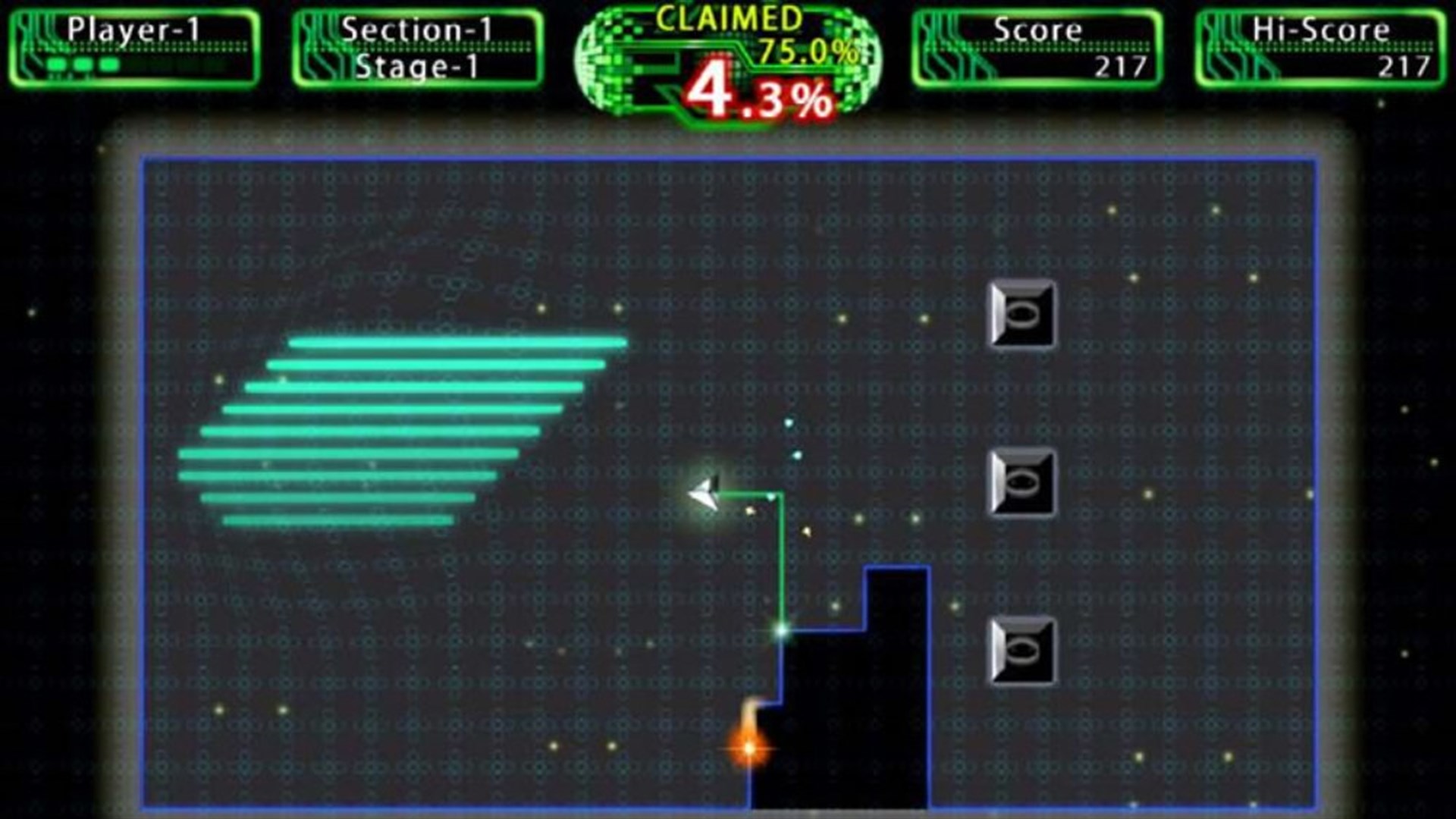This screenshot has height=819, width=1456.
Task: Click the teal striped Qix shape
Action: point(402,428)
